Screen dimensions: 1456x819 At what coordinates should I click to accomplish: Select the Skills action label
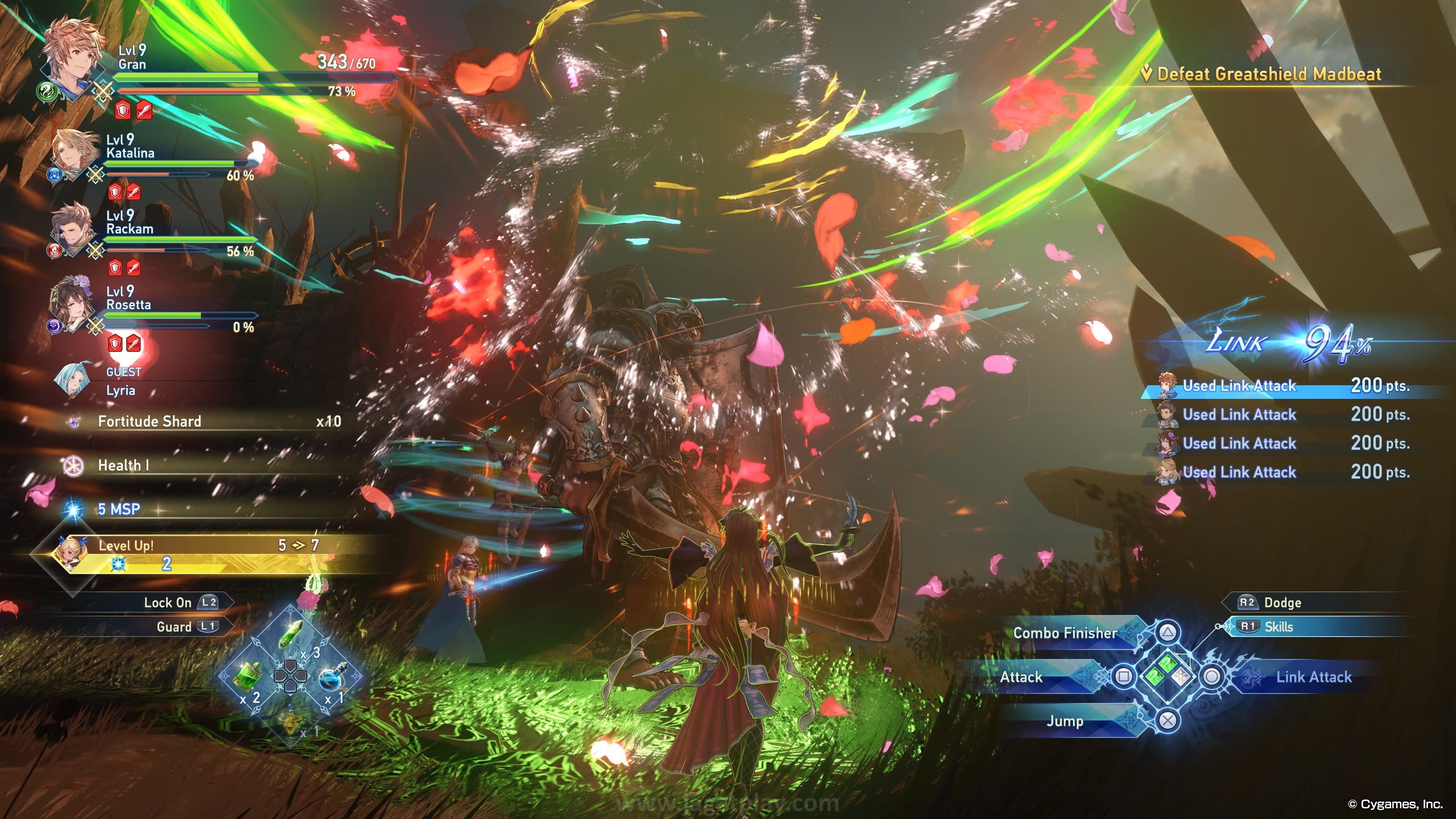pos(1279,627)
